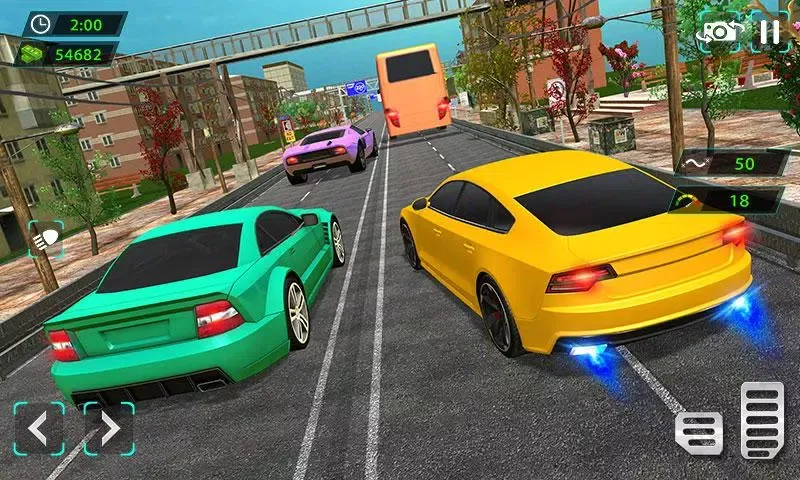Steer left with the left arrow
The width and height of the screenshot is (800, 480).
[38, 428]
